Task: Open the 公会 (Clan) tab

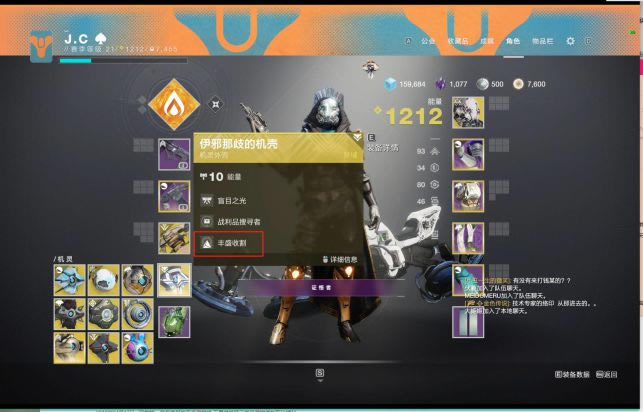Action: click(428, 41)
